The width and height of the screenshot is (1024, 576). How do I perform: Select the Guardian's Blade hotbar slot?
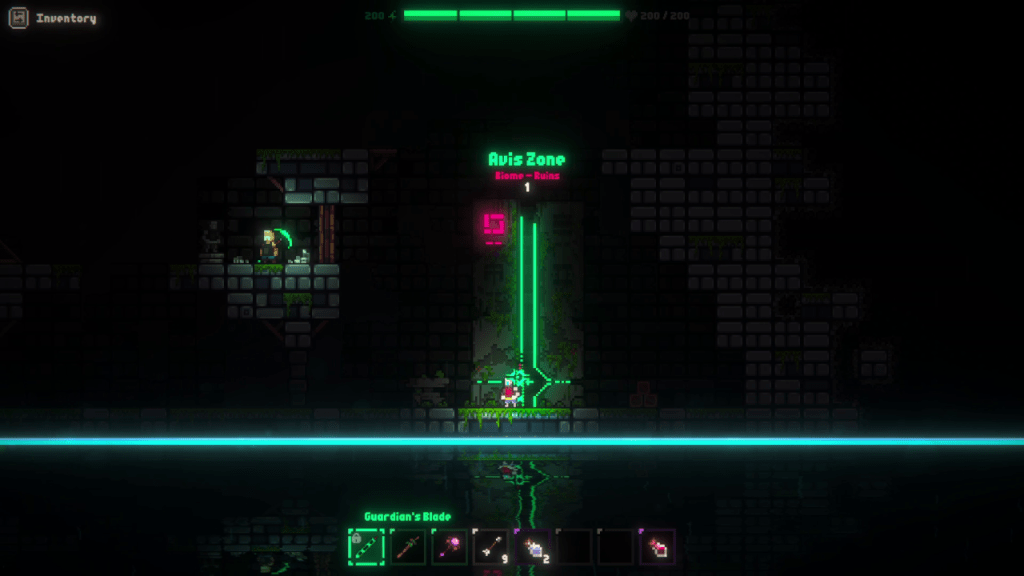(366, 546)
